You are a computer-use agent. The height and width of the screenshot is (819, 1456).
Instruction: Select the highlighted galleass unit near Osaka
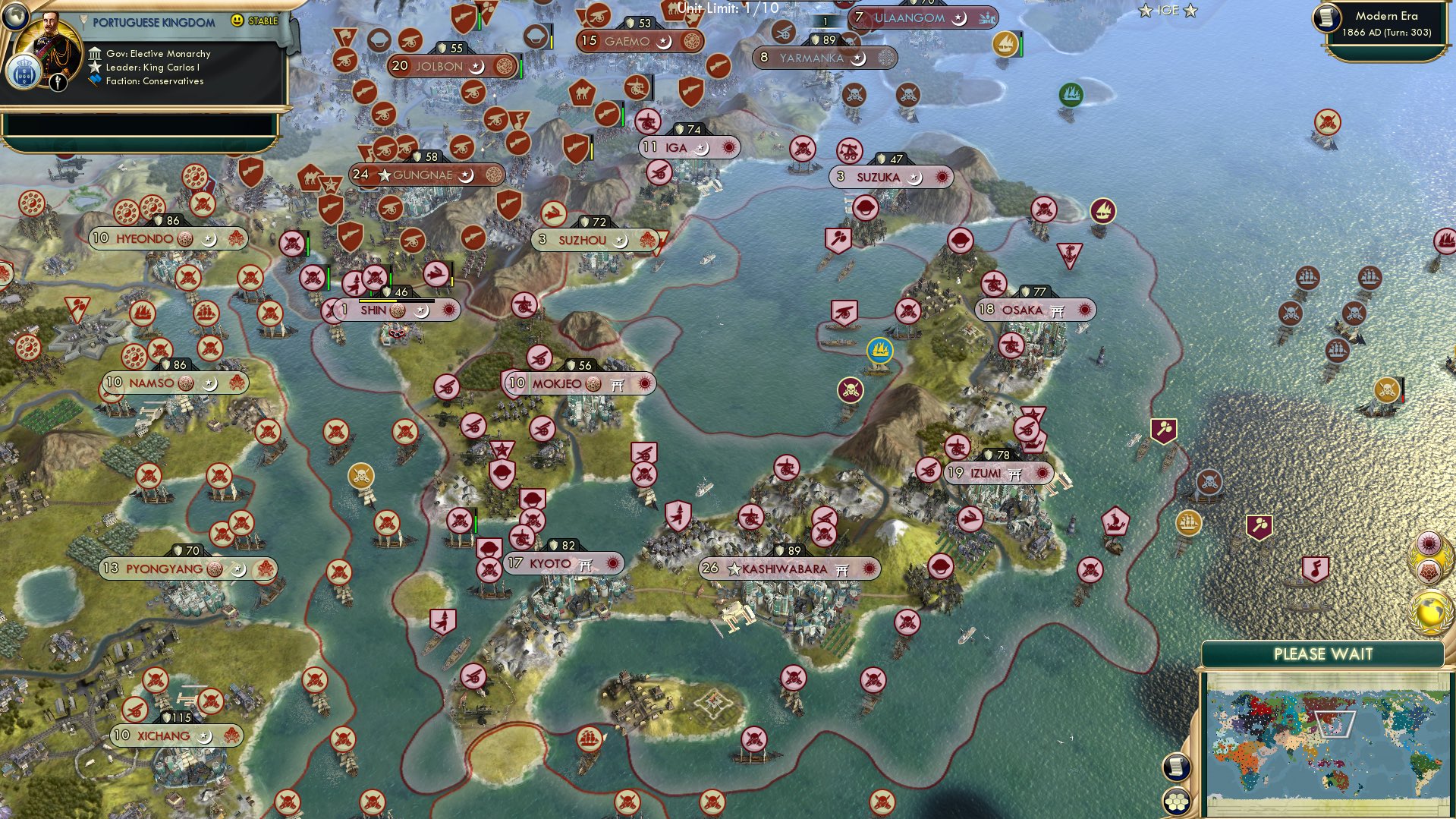point(879,351)
